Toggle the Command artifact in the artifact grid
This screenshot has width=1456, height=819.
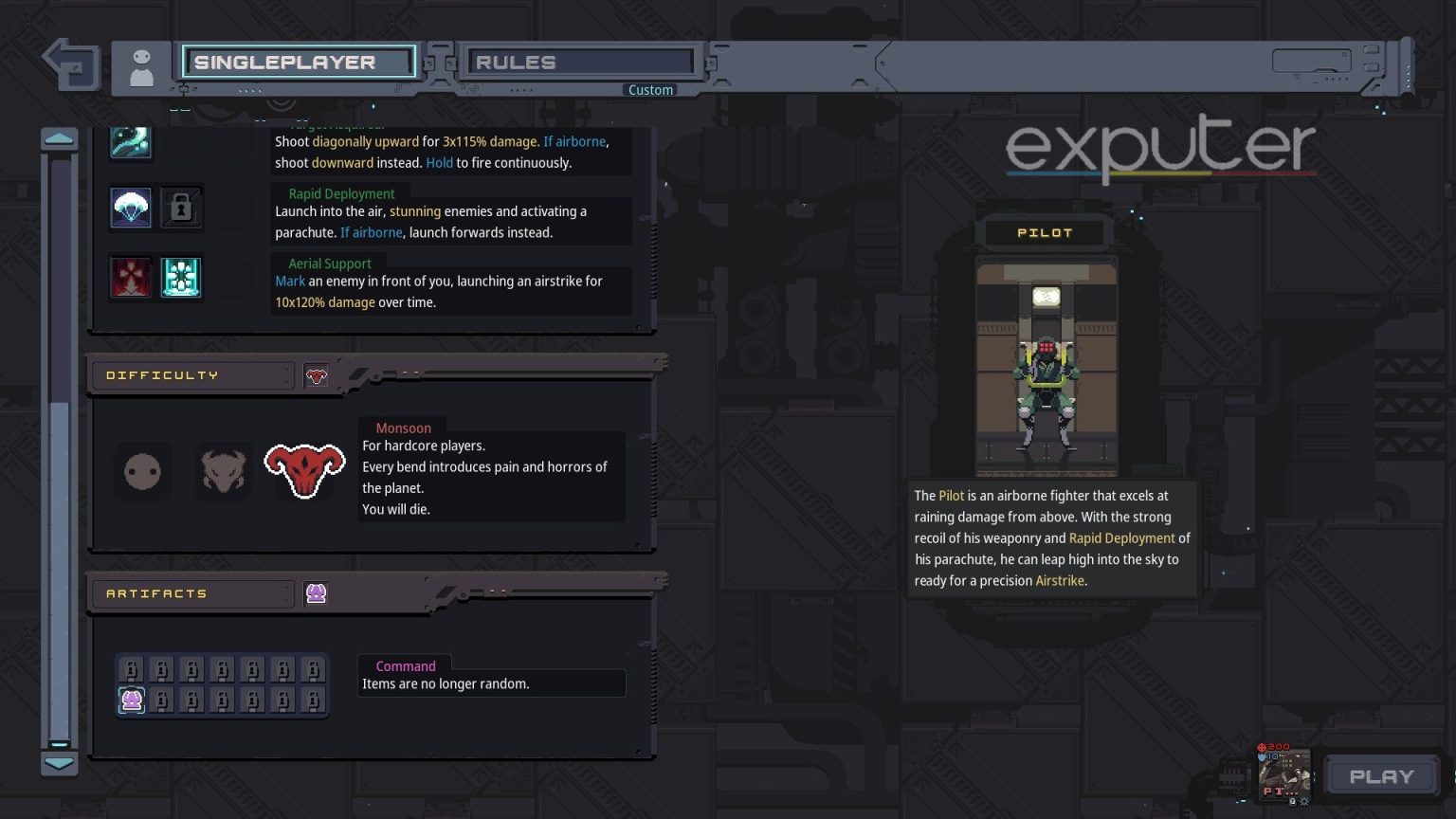pyautogui.click(x=131, y=700)
